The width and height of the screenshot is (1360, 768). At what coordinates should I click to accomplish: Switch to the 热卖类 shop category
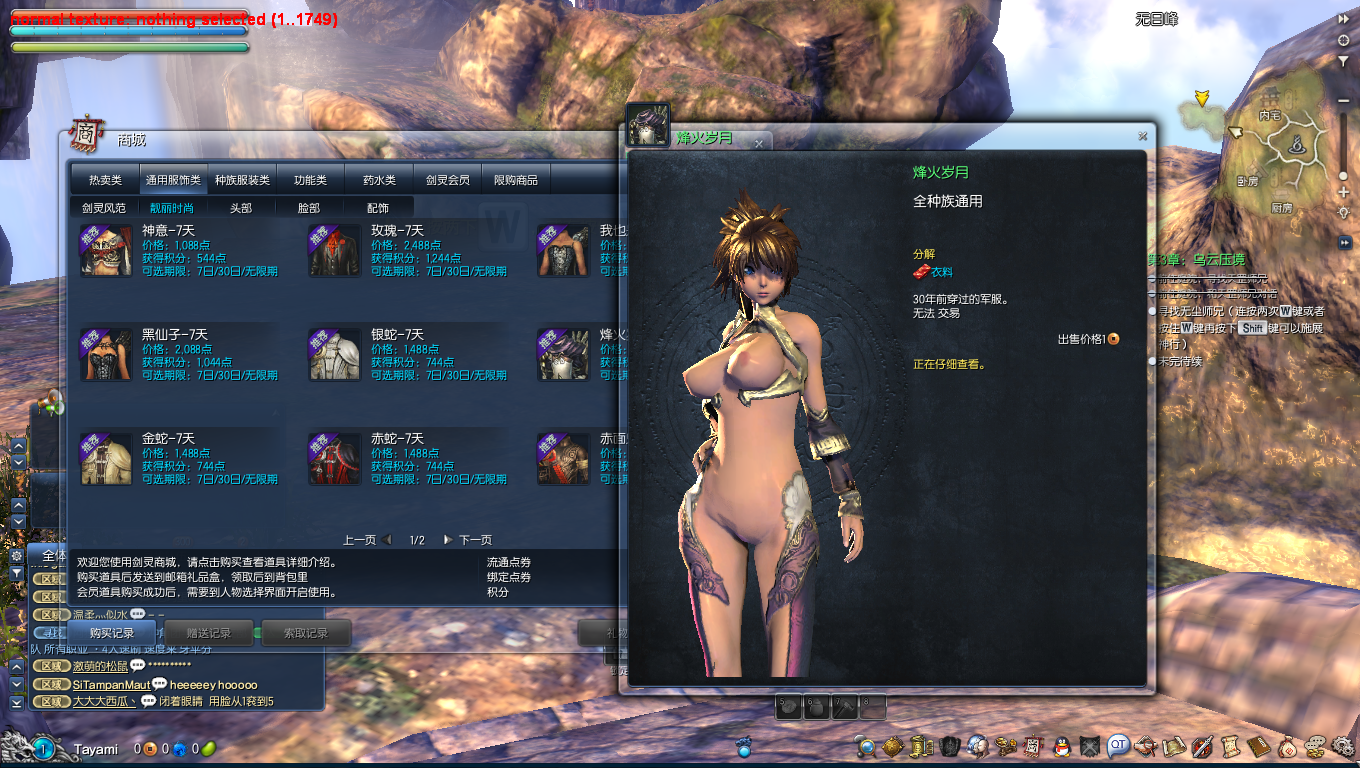(x=105, y=180)
